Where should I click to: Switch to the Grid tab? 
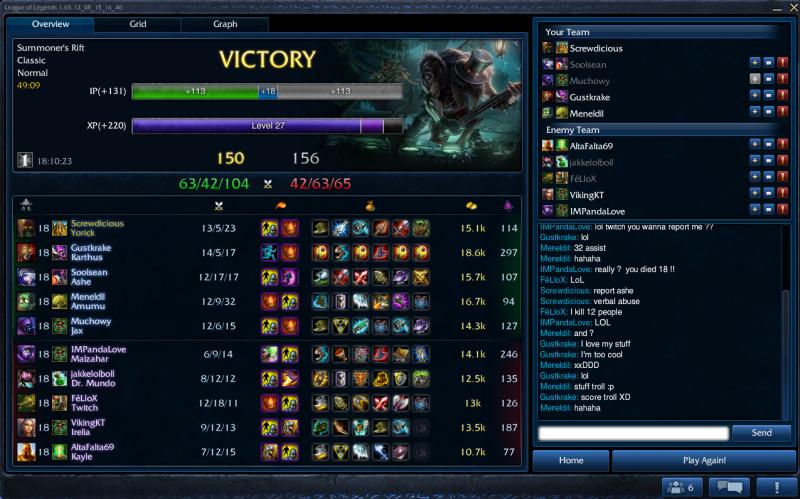click(138, 24)
